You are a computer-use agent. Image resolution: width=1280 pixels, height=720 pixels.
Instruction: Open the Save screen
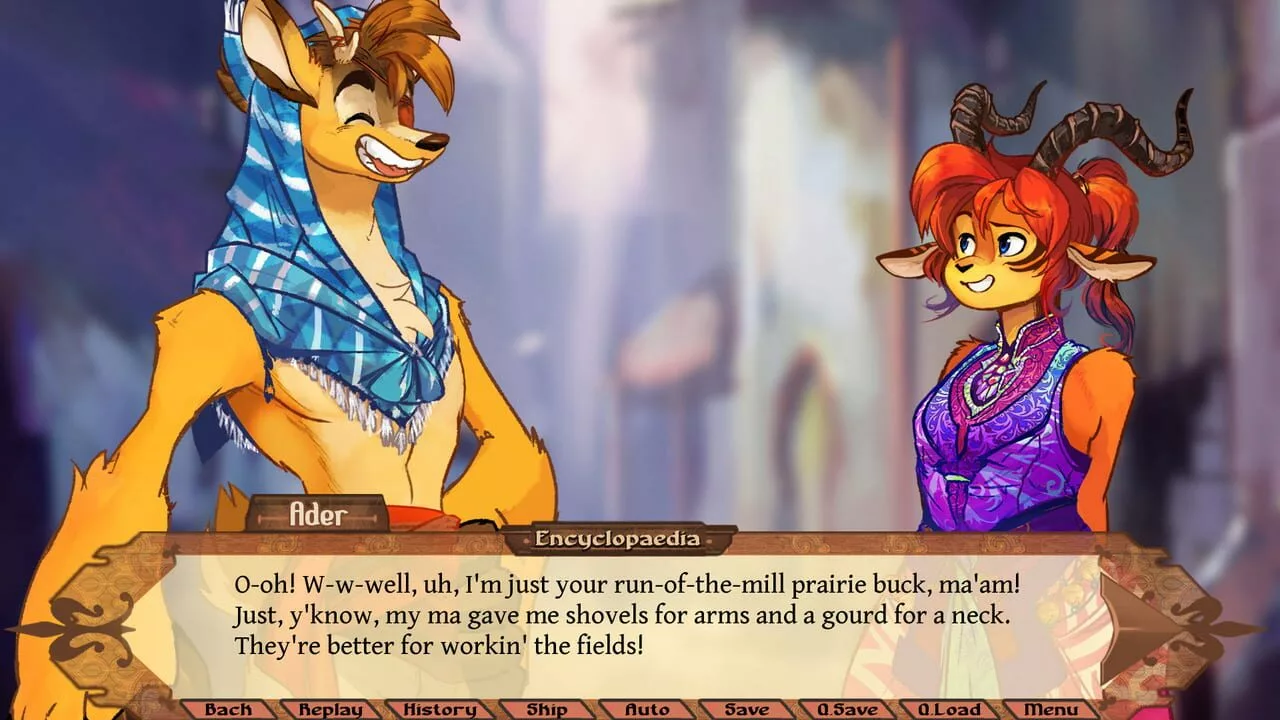click(746, 710)
